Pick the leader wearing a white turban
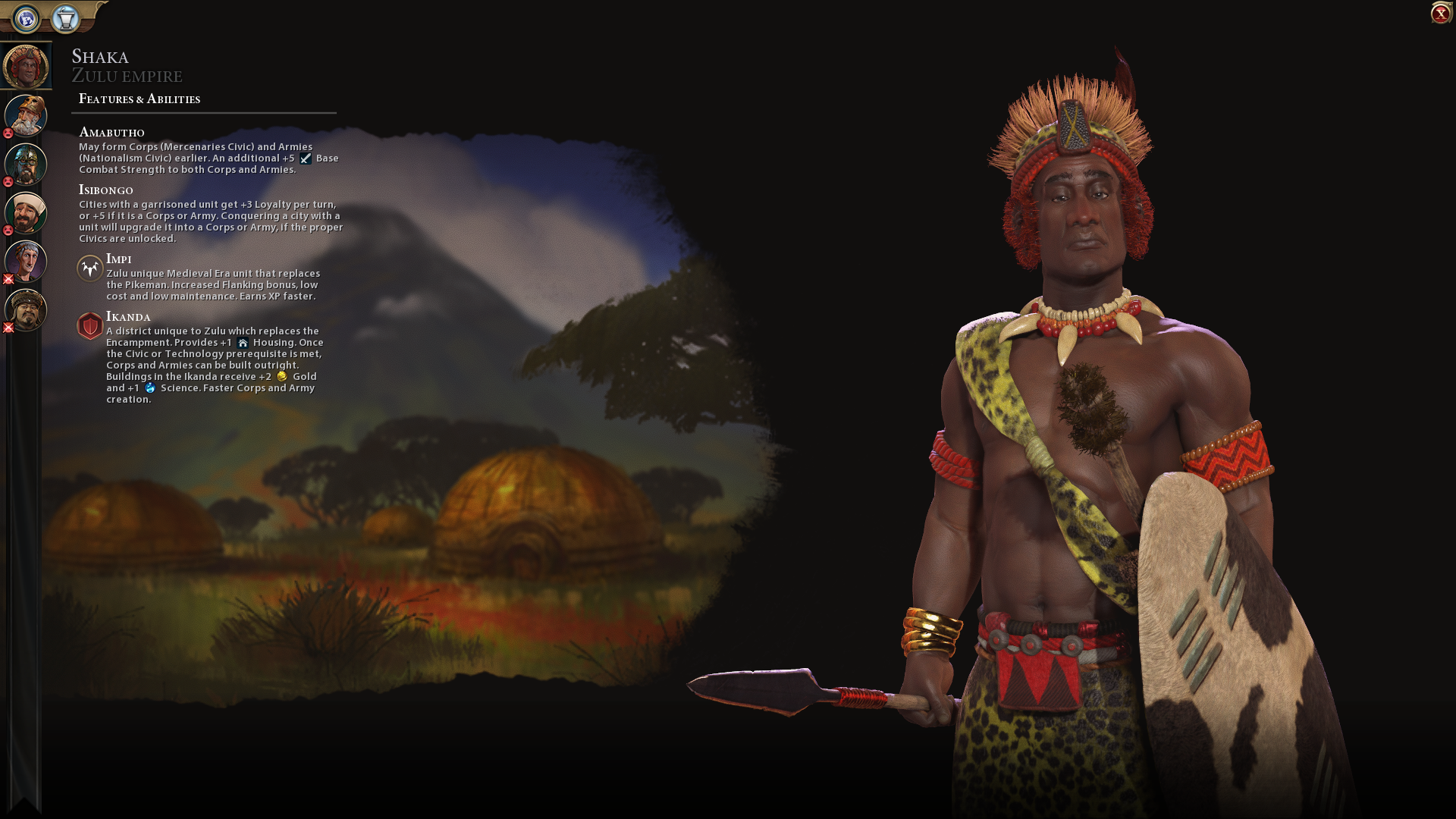1456x819 pixels. coord(26,212)
